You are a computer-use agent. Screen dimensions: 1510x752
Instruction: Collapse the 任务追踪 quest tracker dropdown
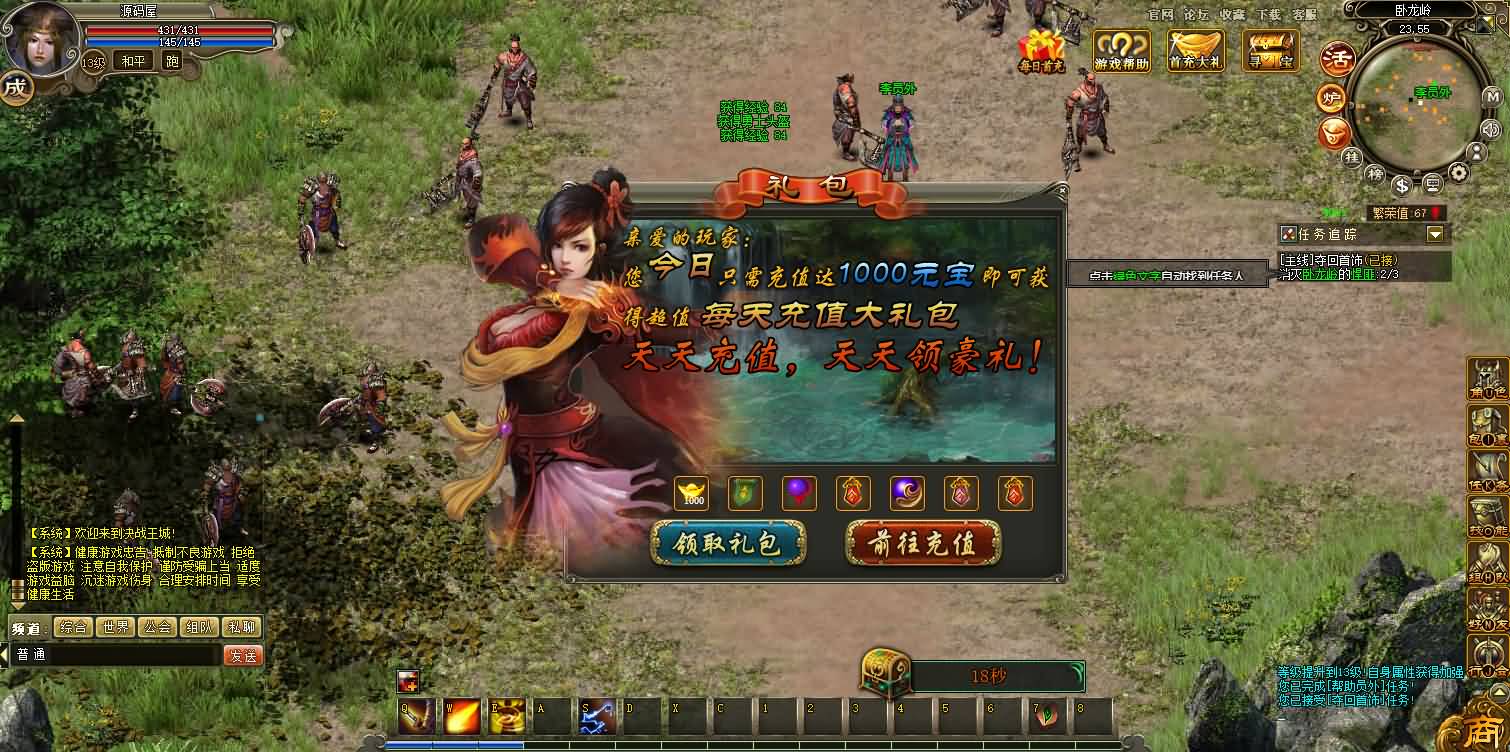click(1436, 234)
